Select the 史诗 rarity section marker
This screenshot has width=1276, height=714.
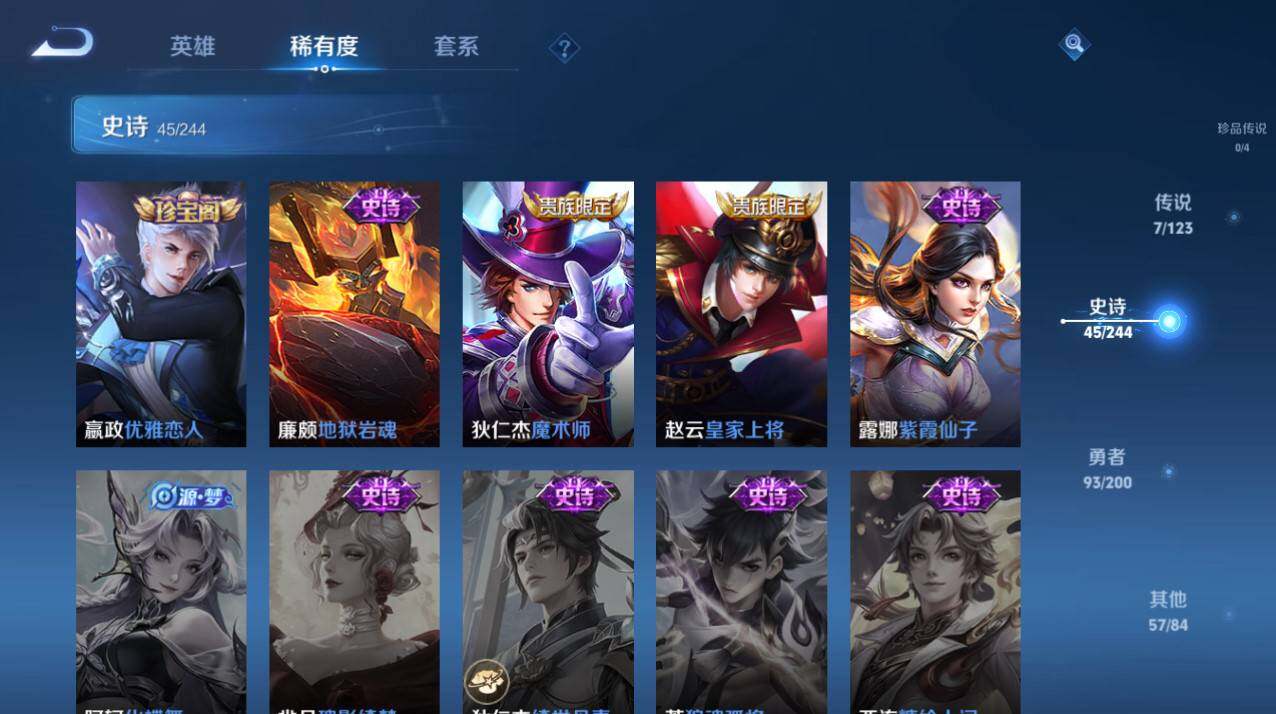coord(1169,321)
